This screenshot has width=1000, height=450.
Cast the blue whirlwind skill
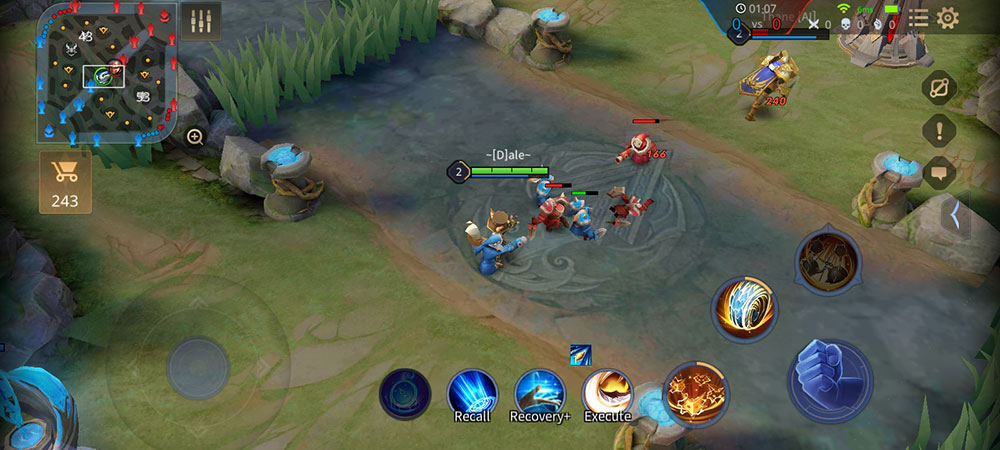[x=744, y=310]
